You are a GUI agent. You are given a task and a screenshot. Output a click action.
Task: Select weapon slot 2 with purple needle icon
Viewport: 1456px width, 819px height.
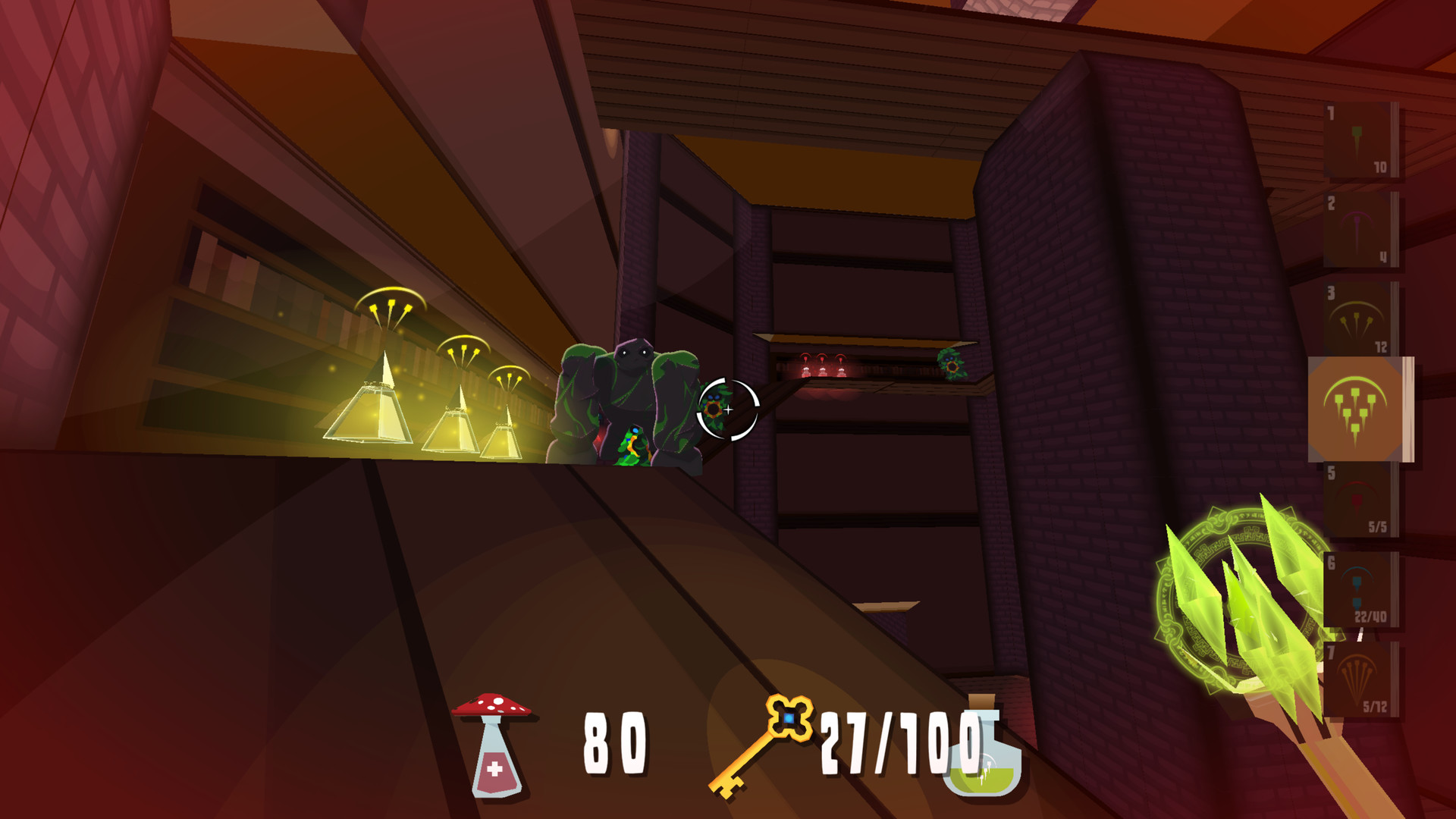click(x=1360, y=231)
